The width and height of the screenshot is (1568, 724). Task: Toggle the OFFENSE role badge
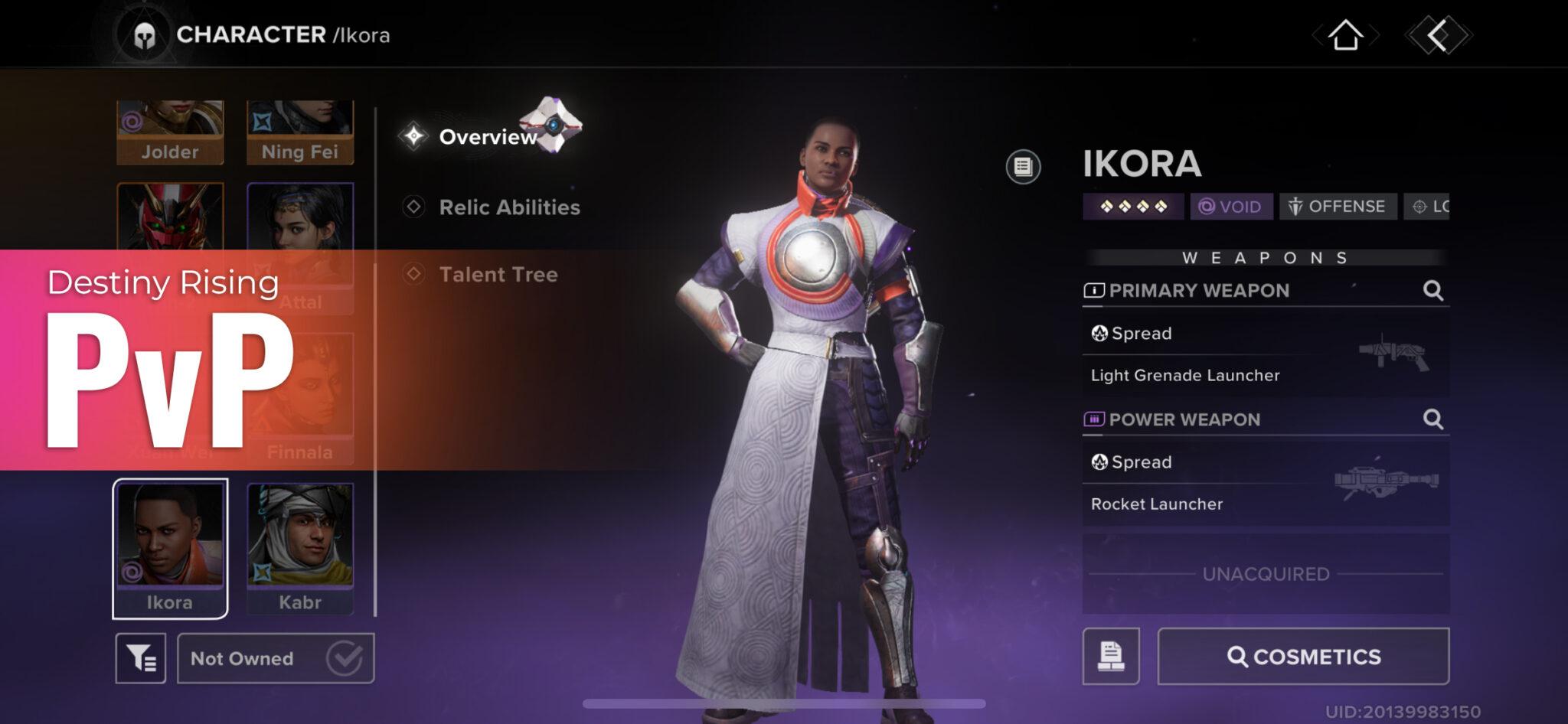pos(1337,206)
